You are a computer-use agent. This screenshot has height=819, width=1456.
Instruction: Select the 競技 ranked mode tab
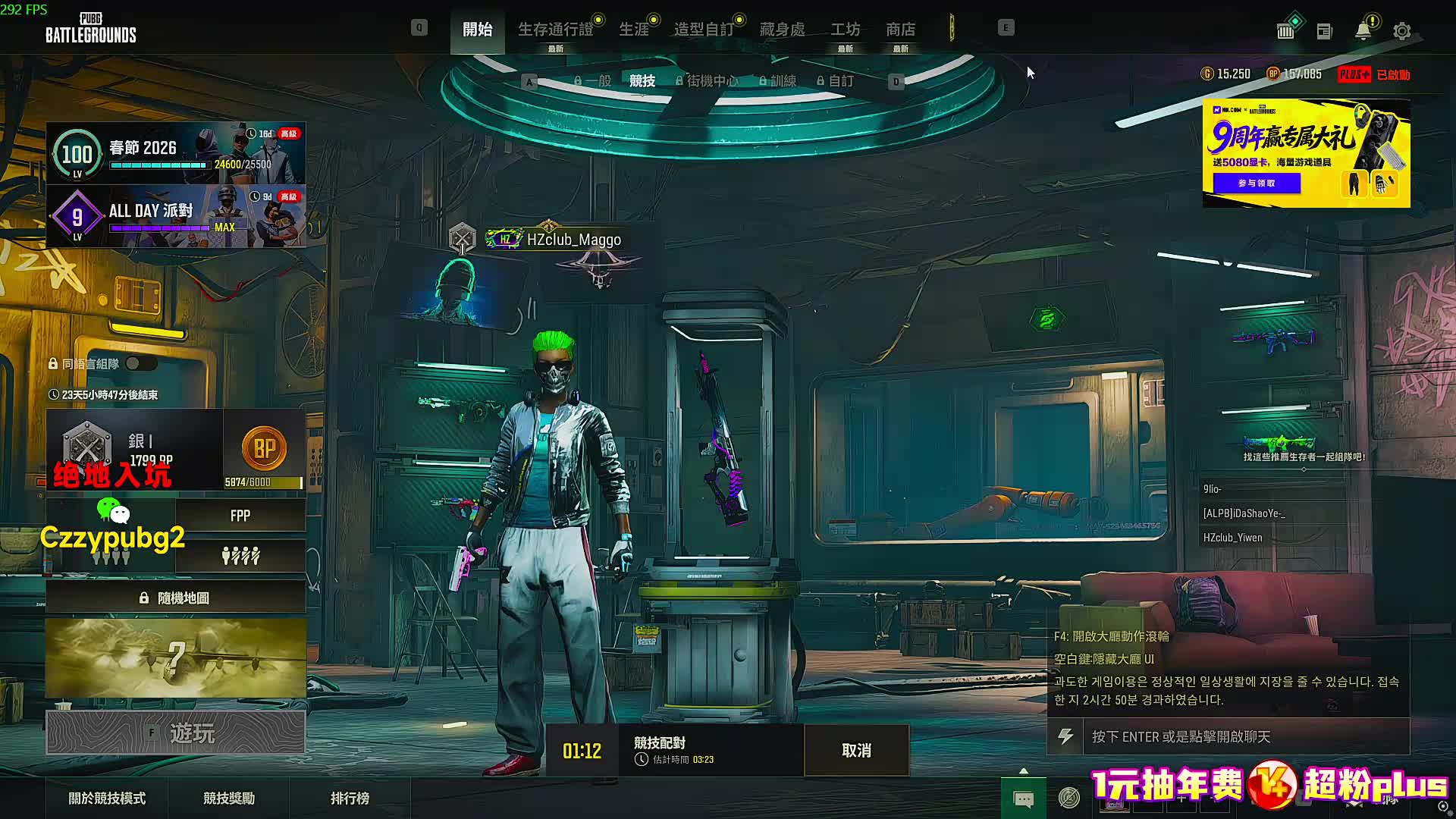coord(642,81)
